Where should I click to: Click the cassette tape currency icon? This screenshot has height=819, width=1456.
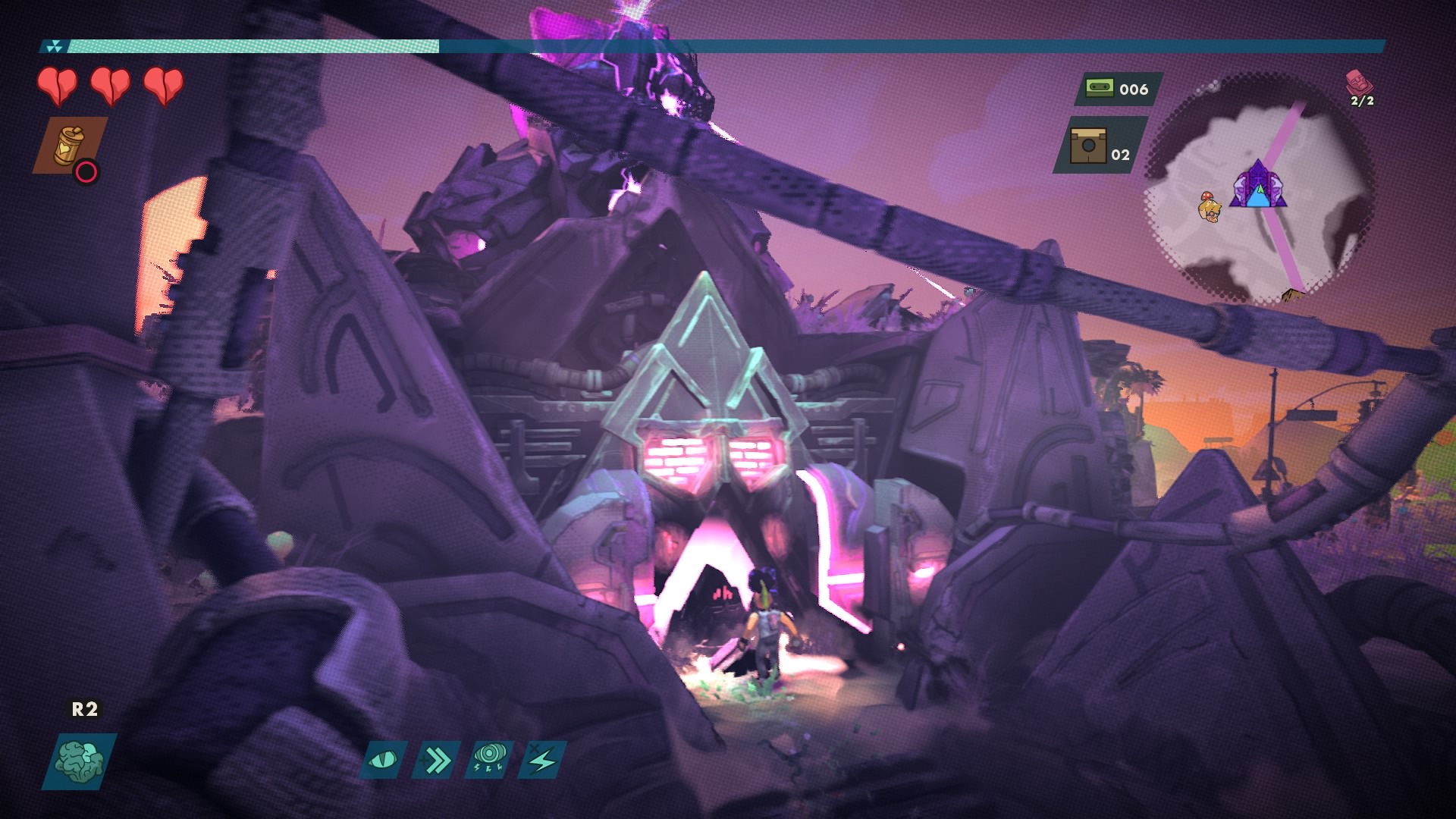1099,89
